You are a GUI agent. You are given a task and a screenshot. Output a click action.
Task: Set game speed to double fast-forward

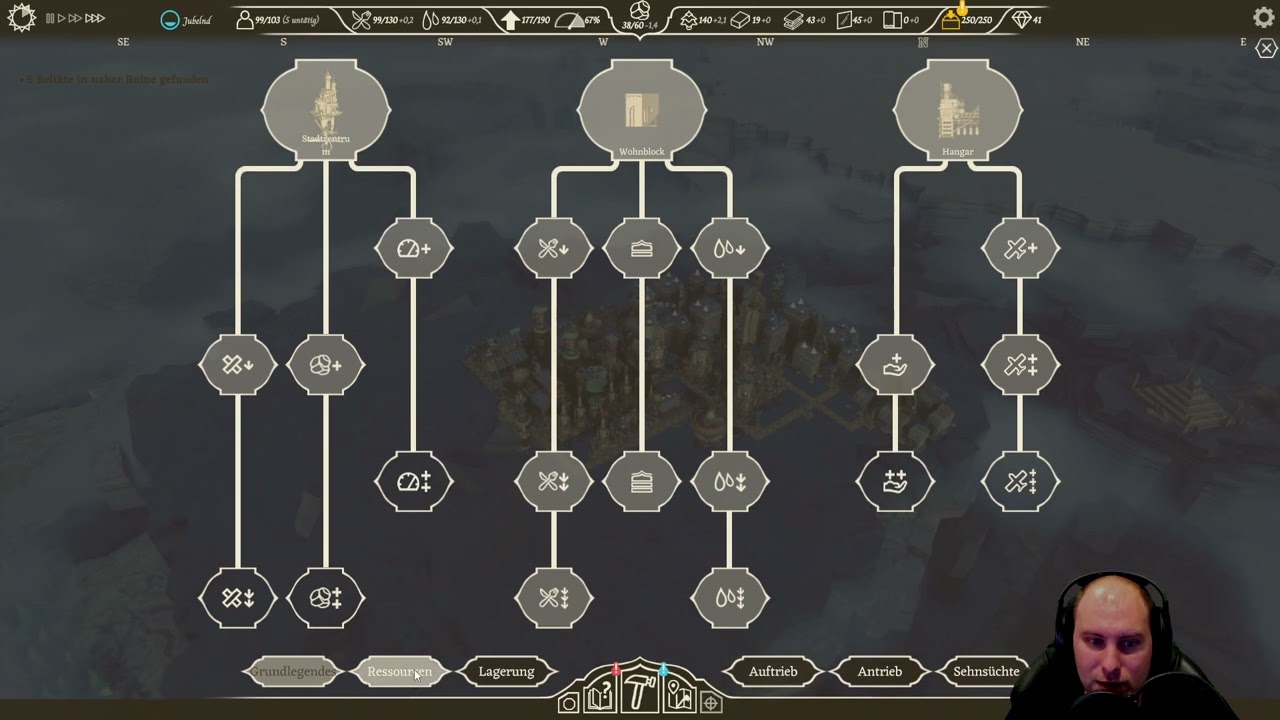[x=75, y=18]
